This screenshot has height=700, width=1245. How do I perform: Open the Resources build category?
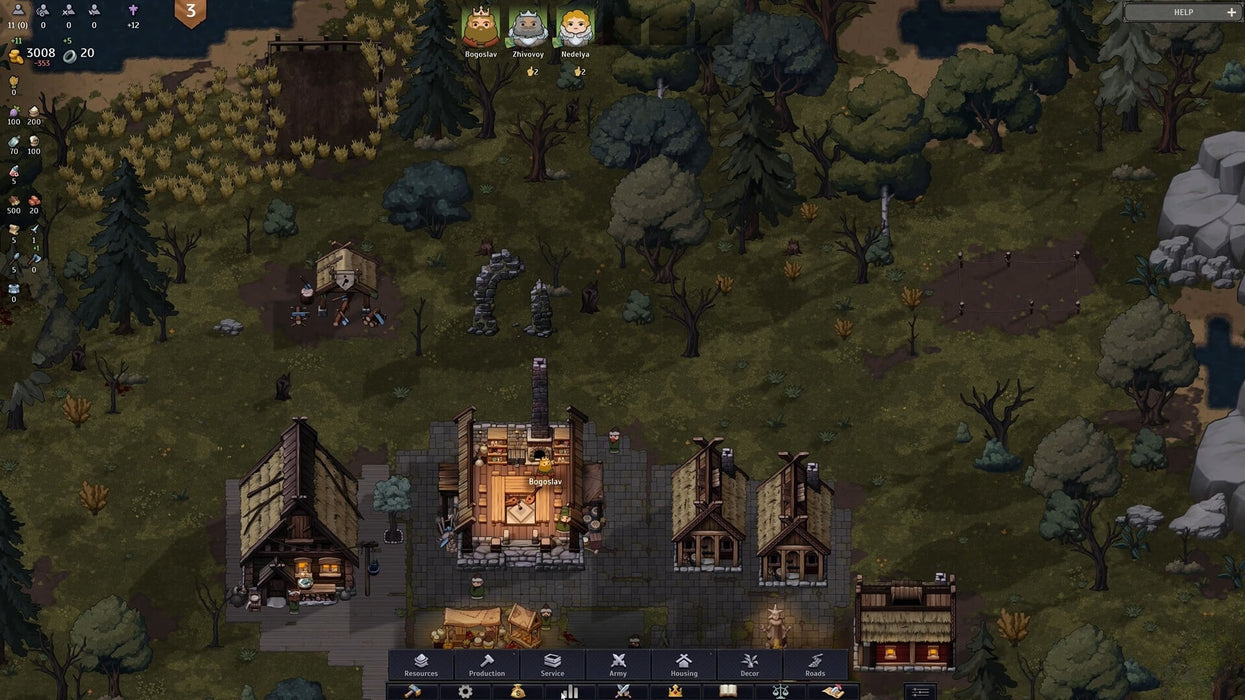(x=421, y=665)
